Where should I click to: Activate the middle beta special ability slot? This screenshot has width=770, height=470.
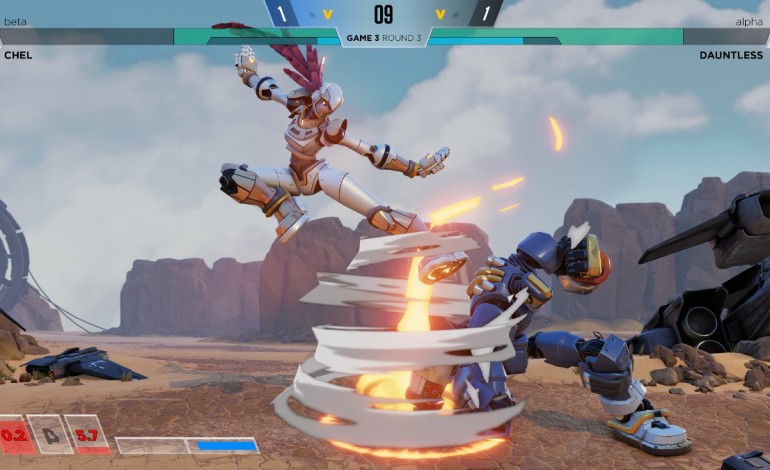click(x=51, y=435)
